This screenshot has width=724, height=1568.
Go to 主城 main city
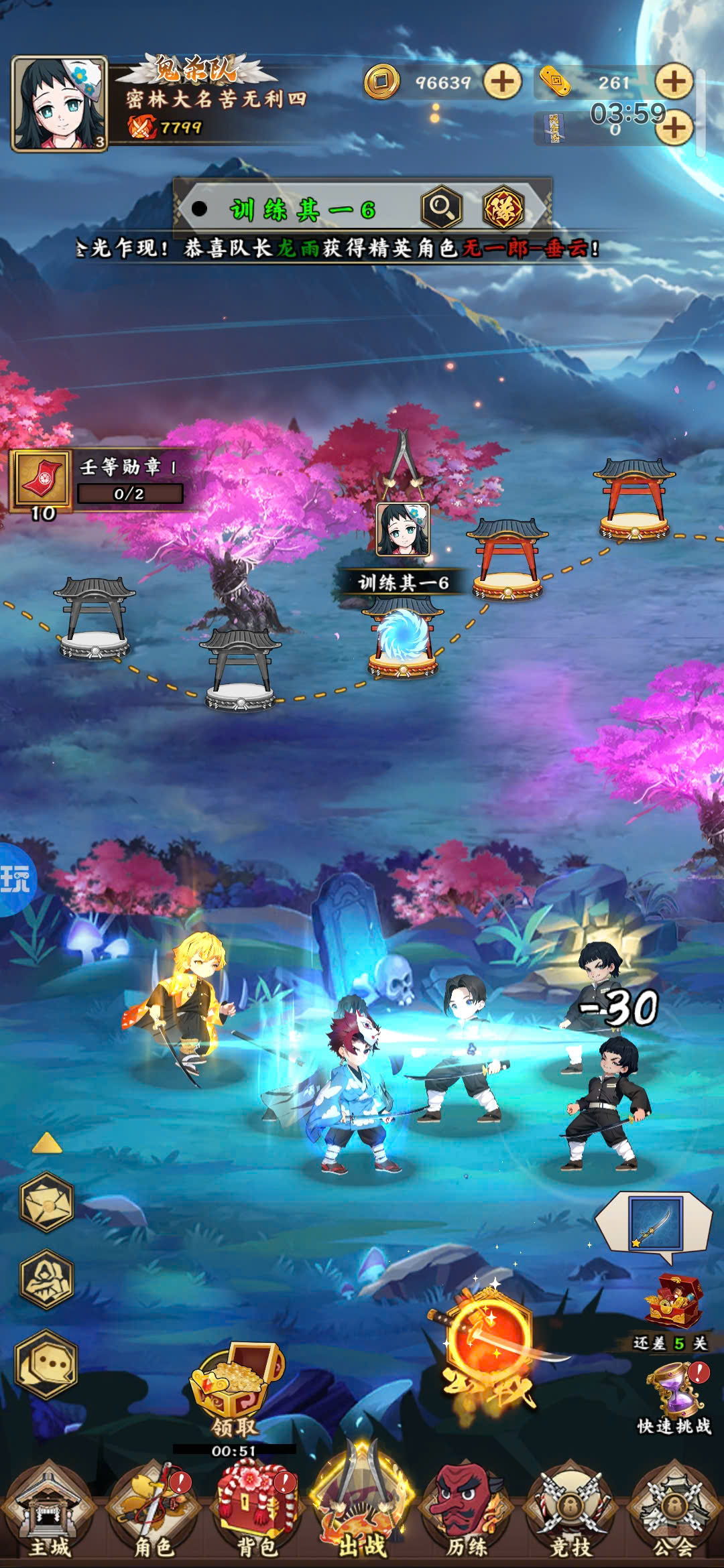pyautogui.click(x=48, y=1514)
